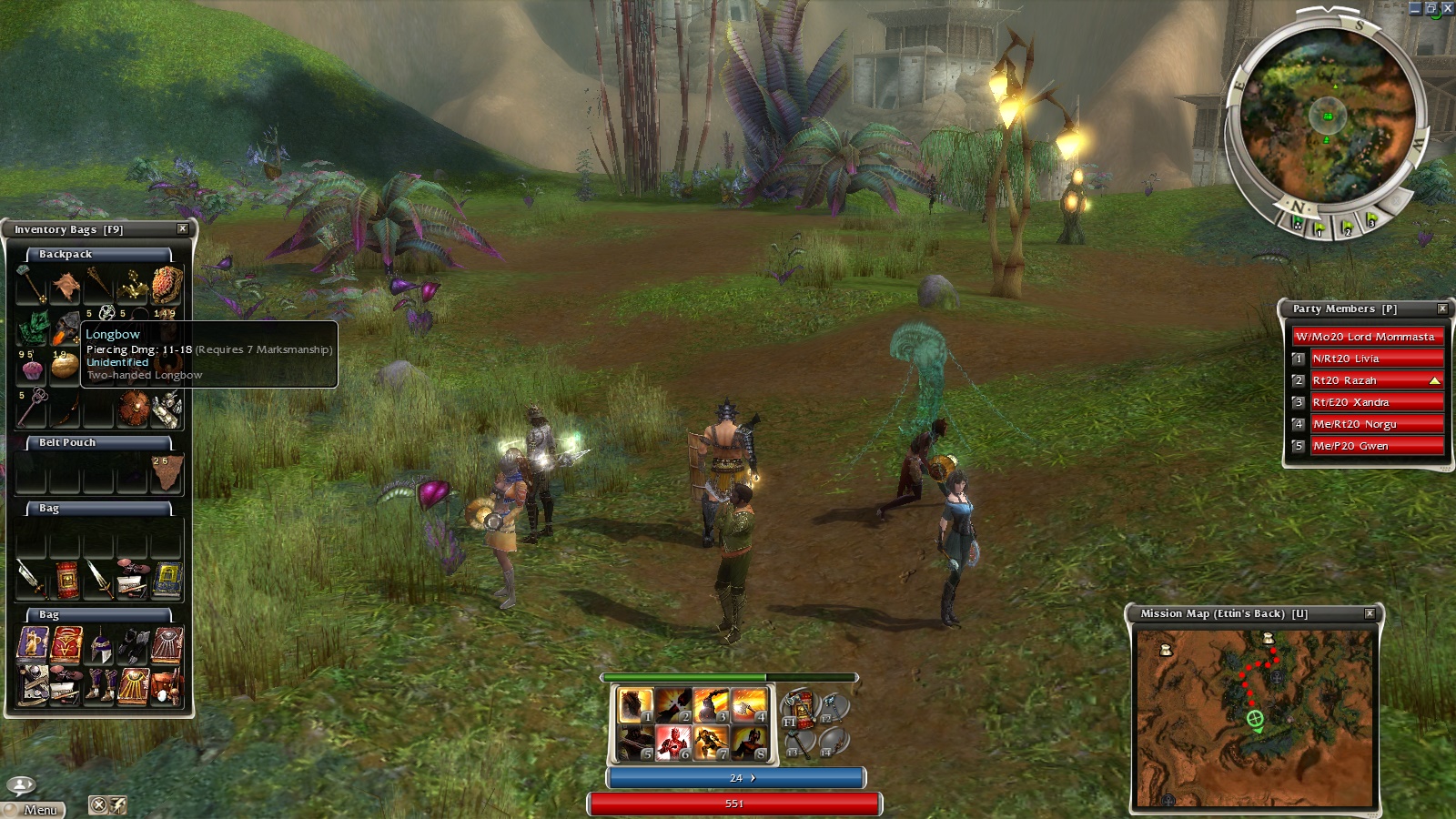
Task: Select the key item in the backpack
Action: pyautogui.click(x=34, y=403)
